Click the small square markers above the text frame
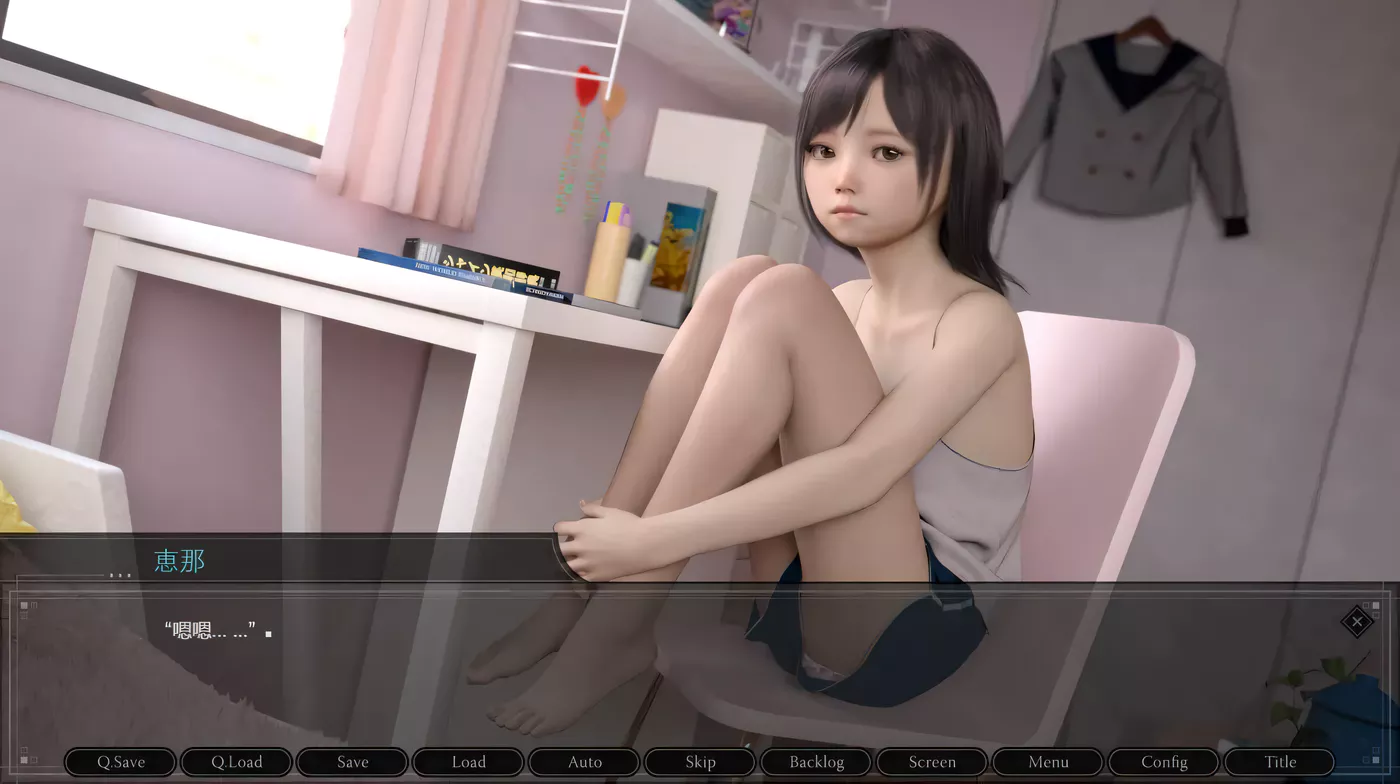 click(x=23, y=606)
